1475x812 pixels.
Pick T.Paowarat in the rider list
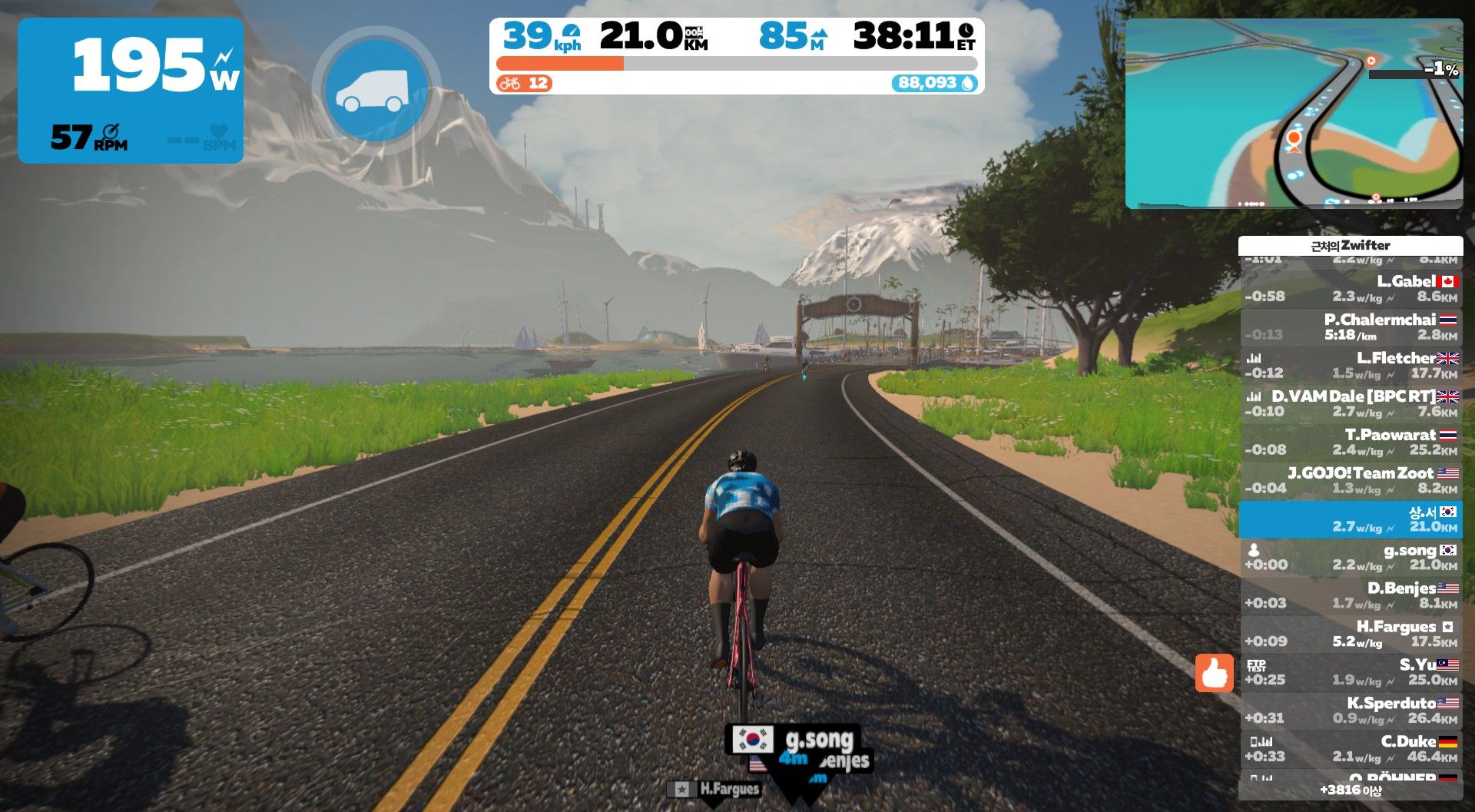coord(1351,442)
